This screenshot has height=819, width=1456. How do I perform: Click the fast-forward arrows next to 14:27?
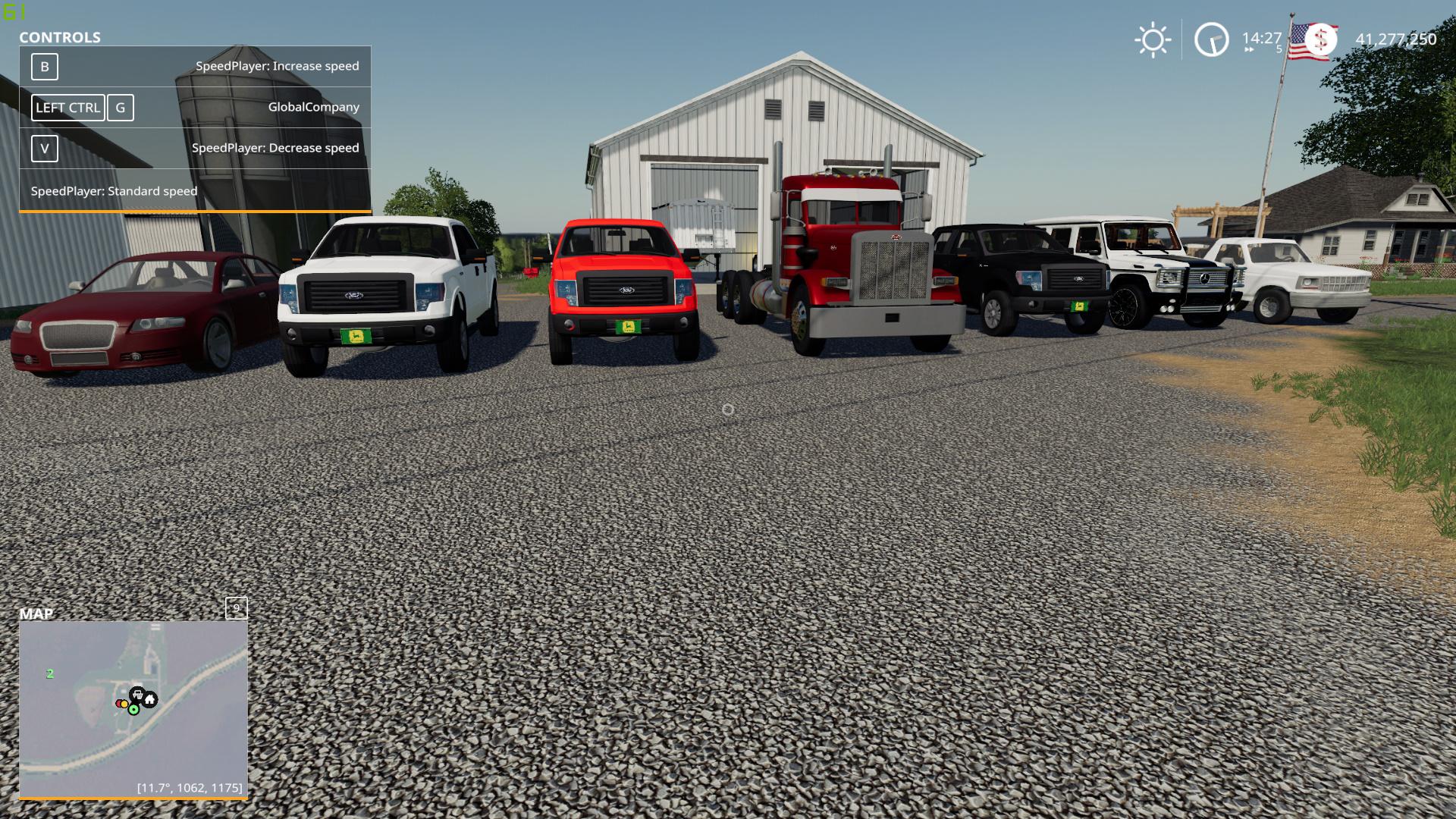[1249, 49]
